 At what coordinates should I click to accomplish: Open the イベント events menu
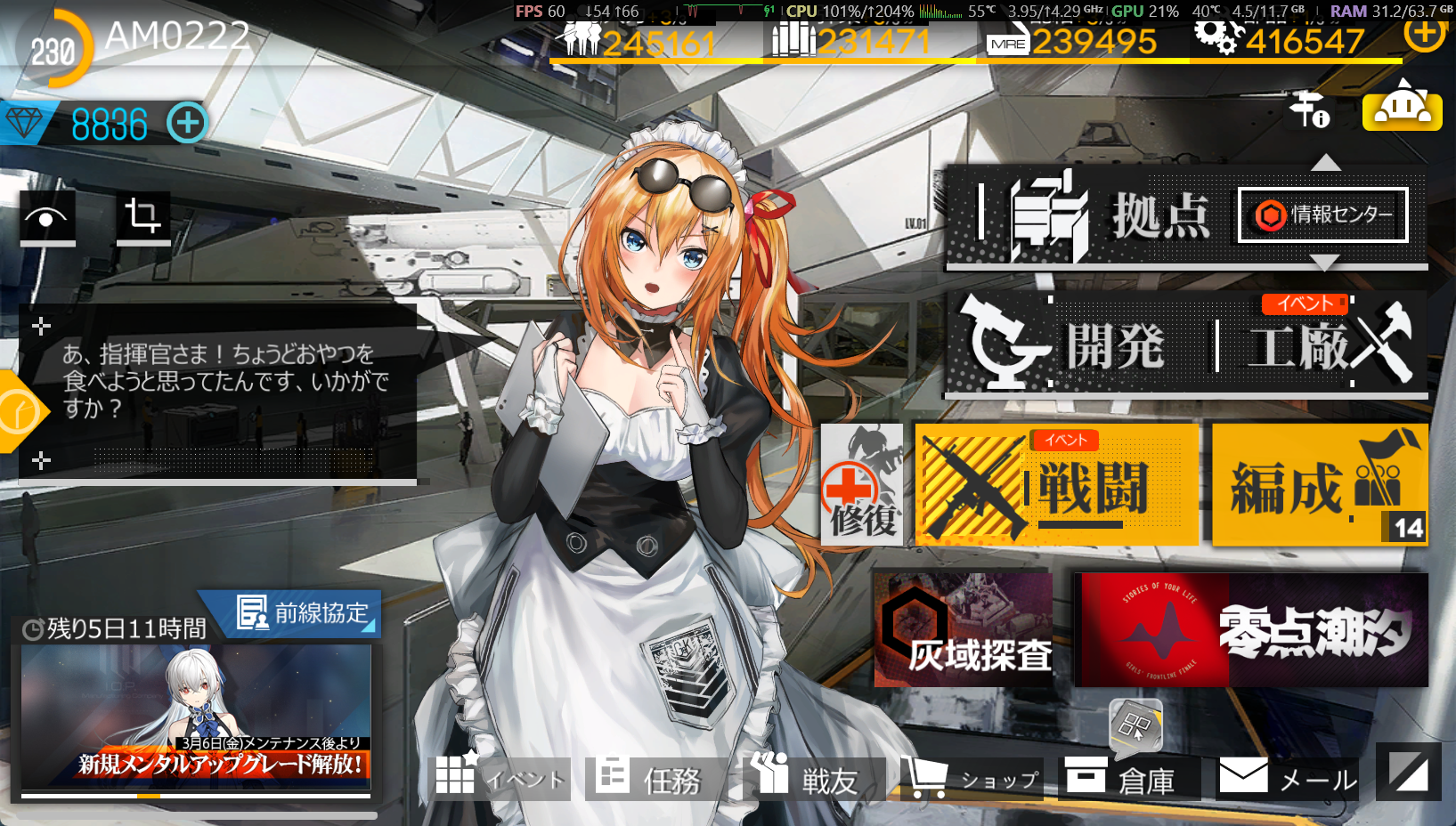pos(500,779)
